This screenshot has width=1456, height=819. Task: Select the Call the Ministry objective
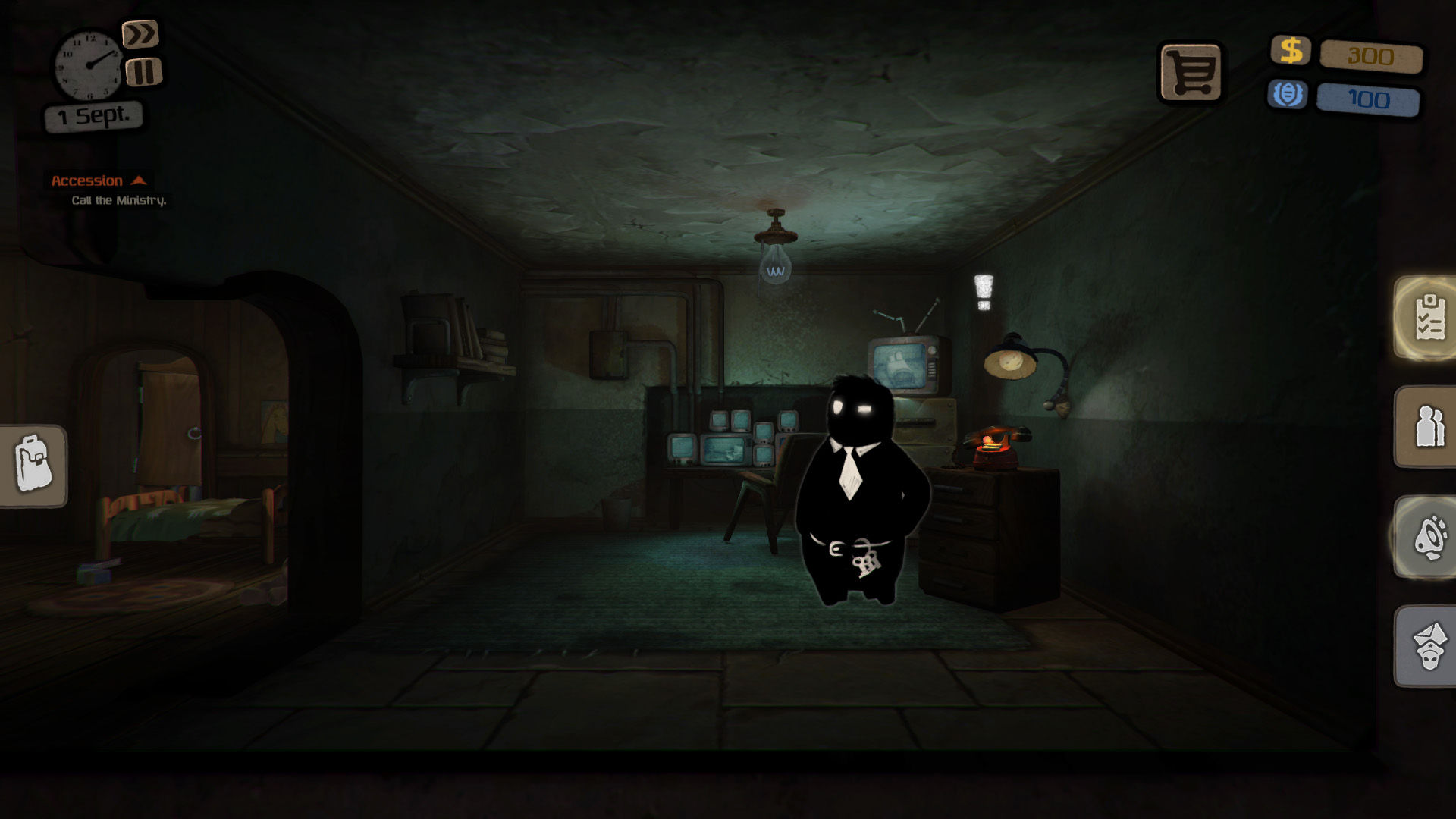[118, 202]
